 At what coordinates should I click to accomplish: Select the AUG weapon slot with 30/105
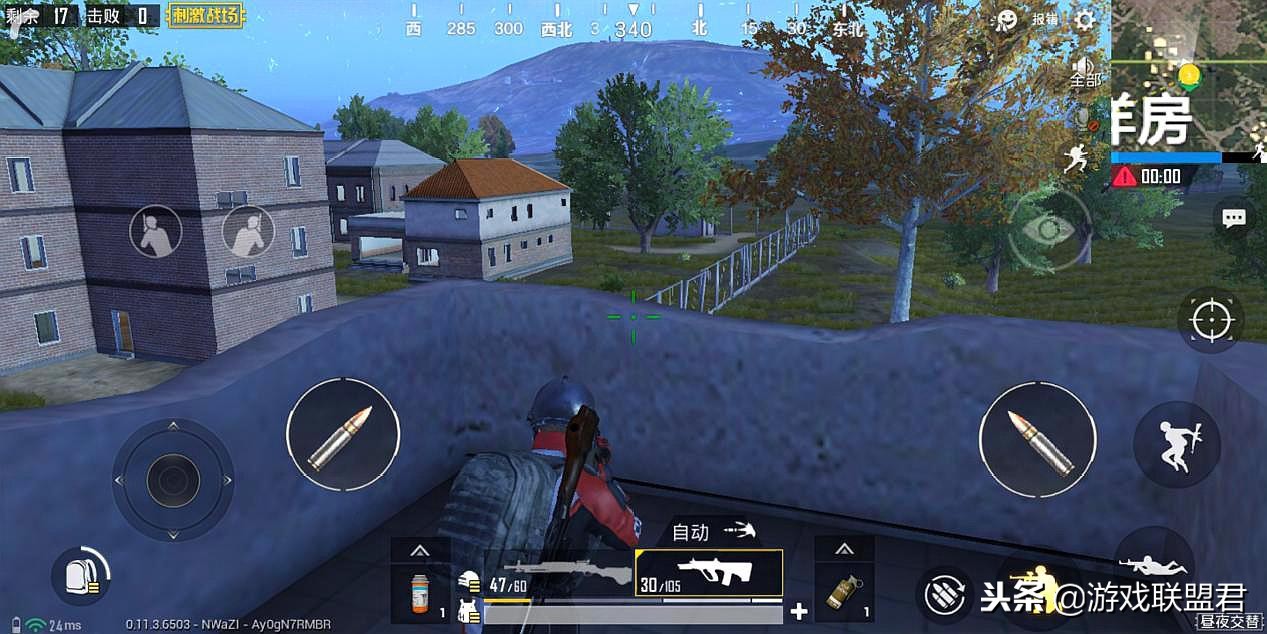tap(709, 573)
